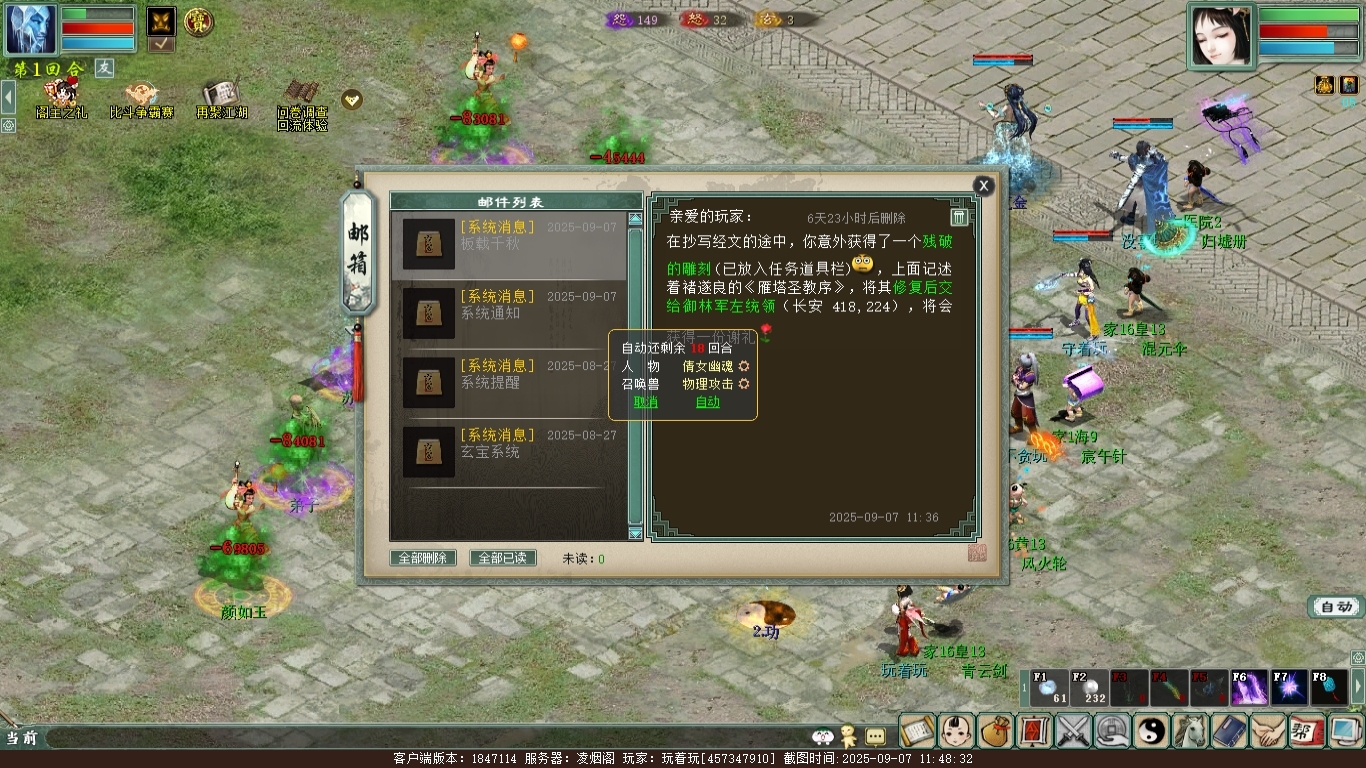Toggle the 自动 auto-battle button at right edge
The height and width of the screenshot is (768, 1366).
coord(1337,606)
